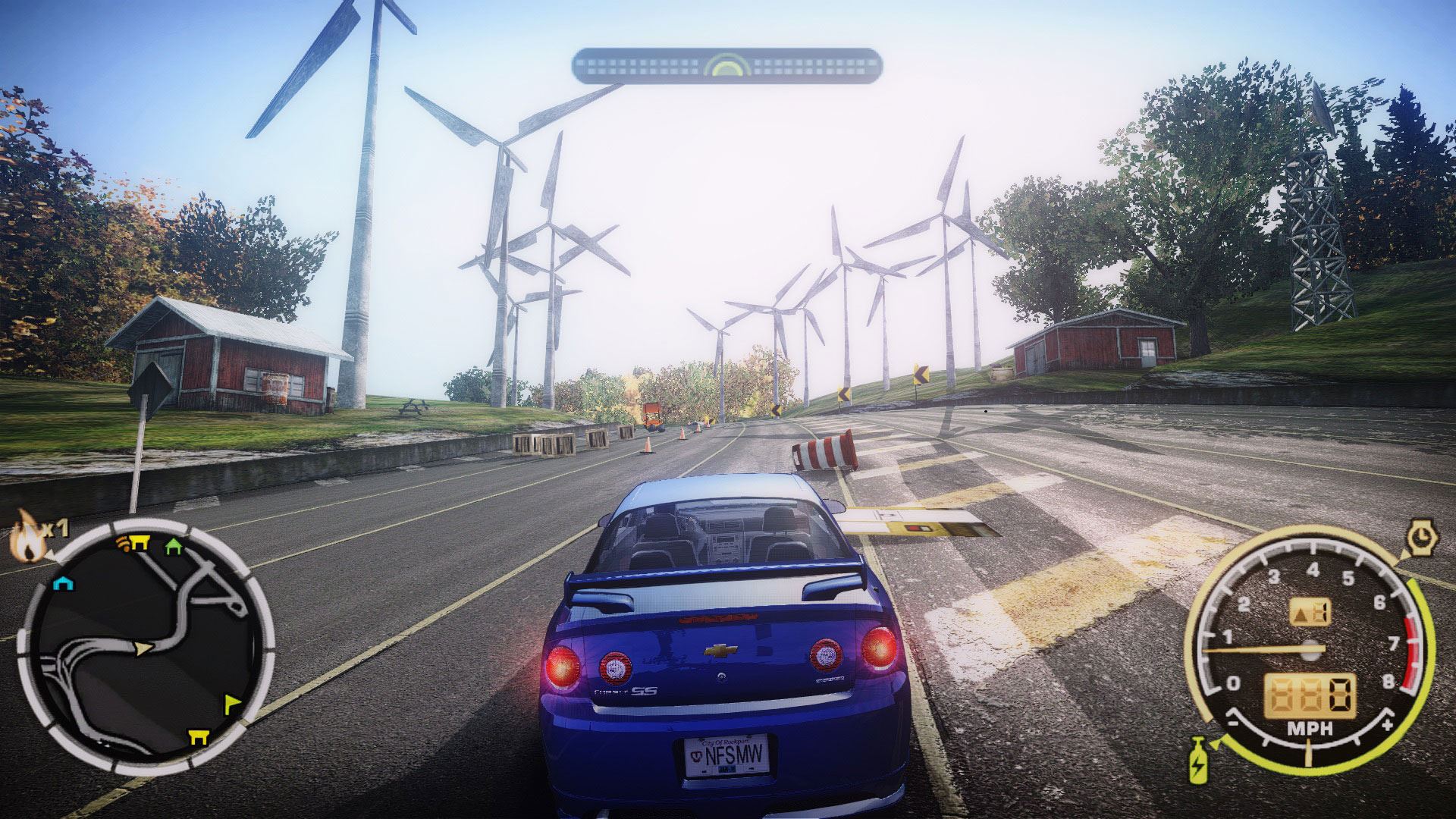Select the shop marker beneath the yellow flag
This screenshot has height=819, width=1456.
[x=200, y=737]
